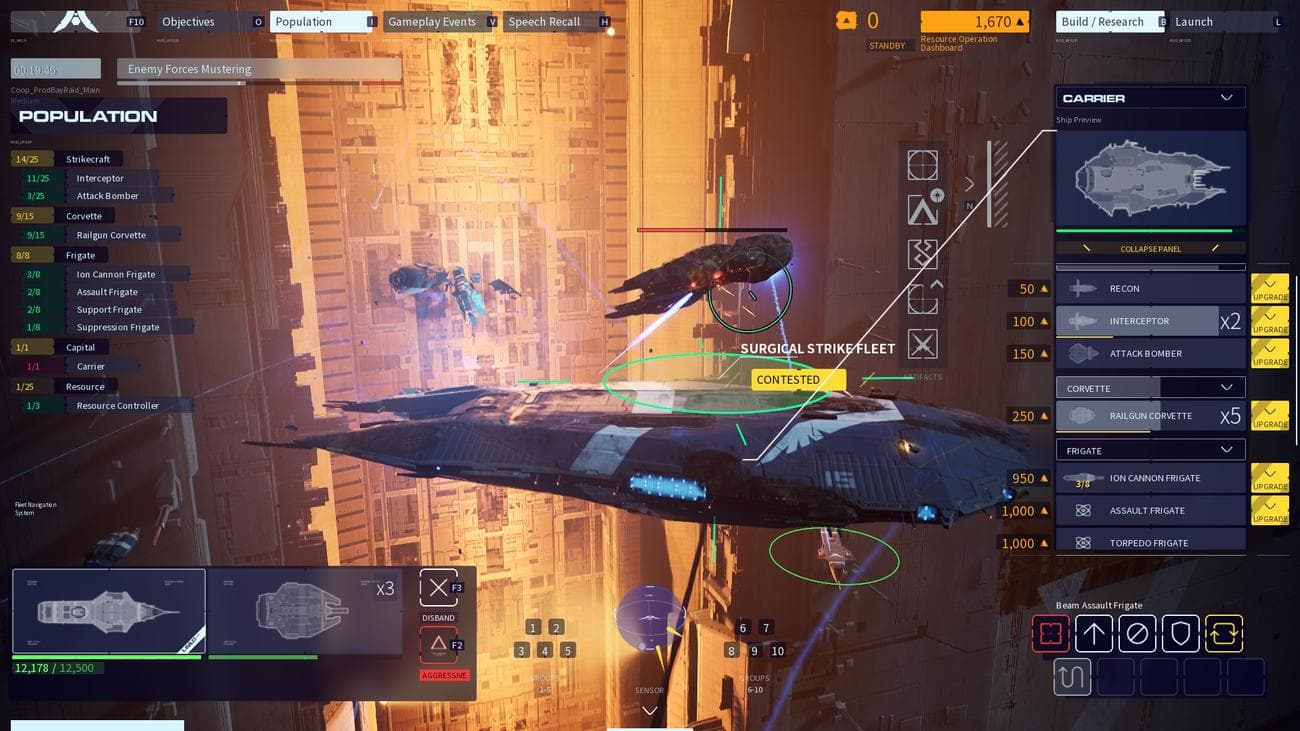
Task: Select the Move command arrow icon
Action: [1094, 633]
